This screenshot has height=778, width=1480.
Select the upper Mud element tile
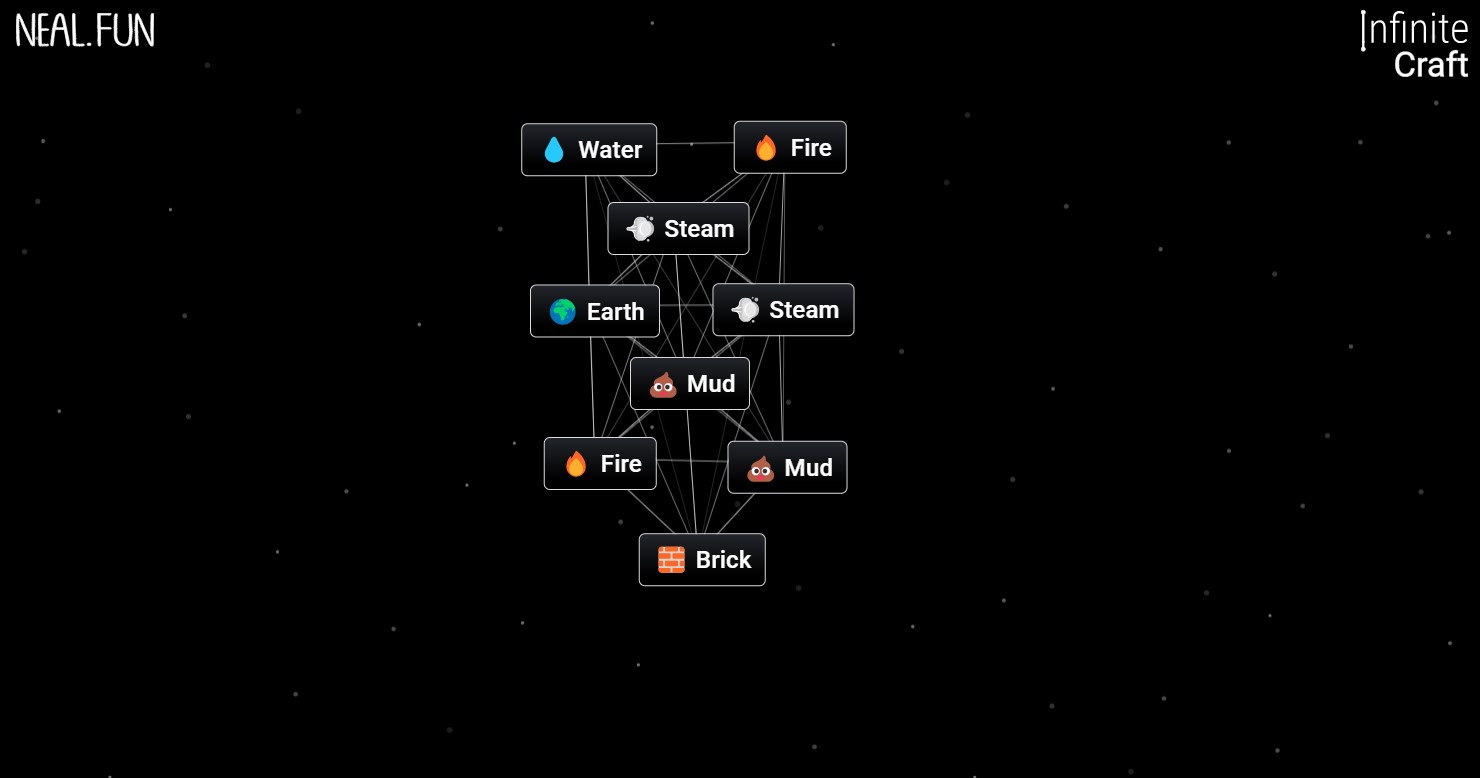(x=690, y=383)
